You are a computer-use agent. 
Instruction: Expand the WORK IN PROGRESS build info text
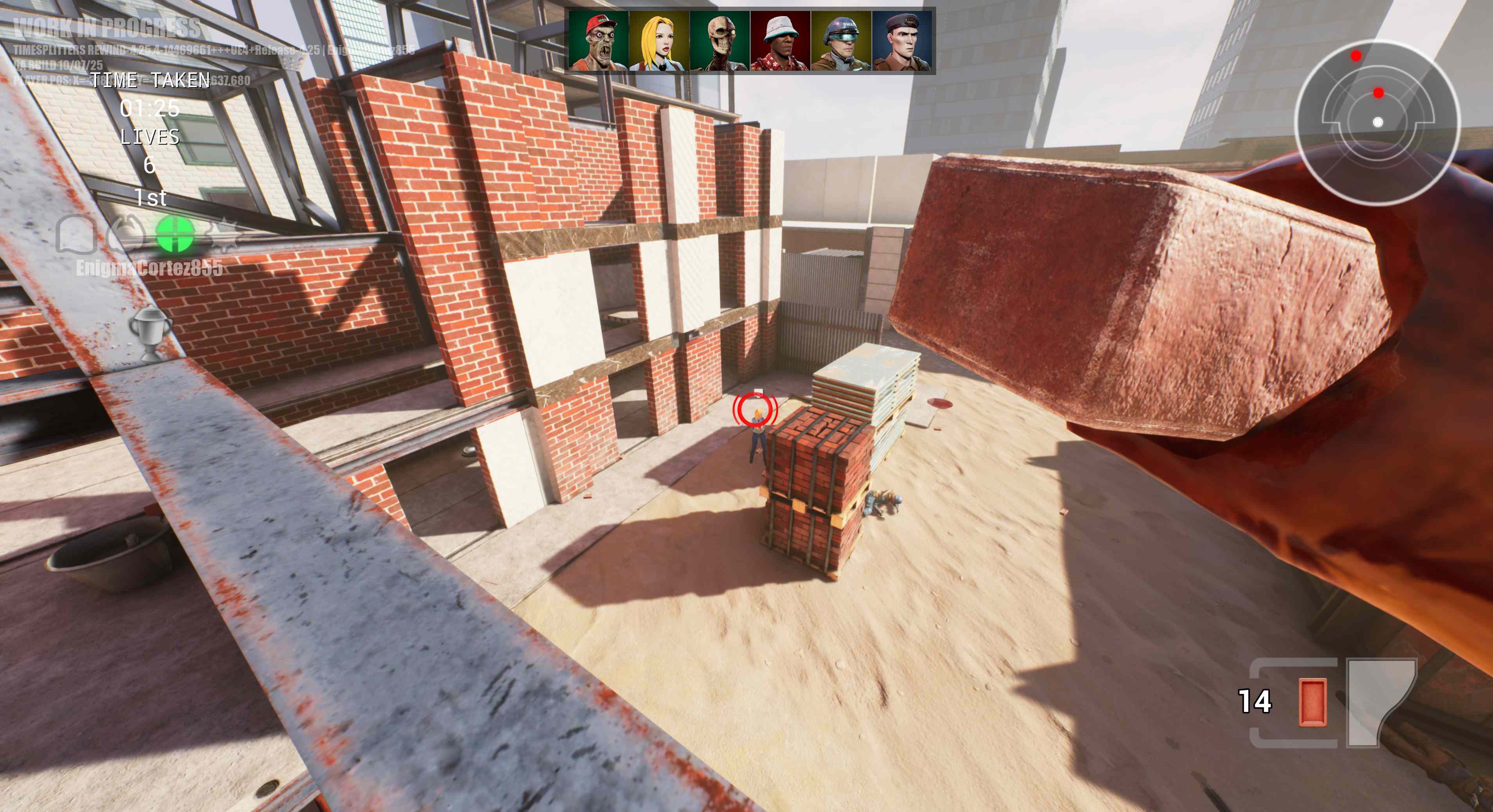click(x=107, y=28)
